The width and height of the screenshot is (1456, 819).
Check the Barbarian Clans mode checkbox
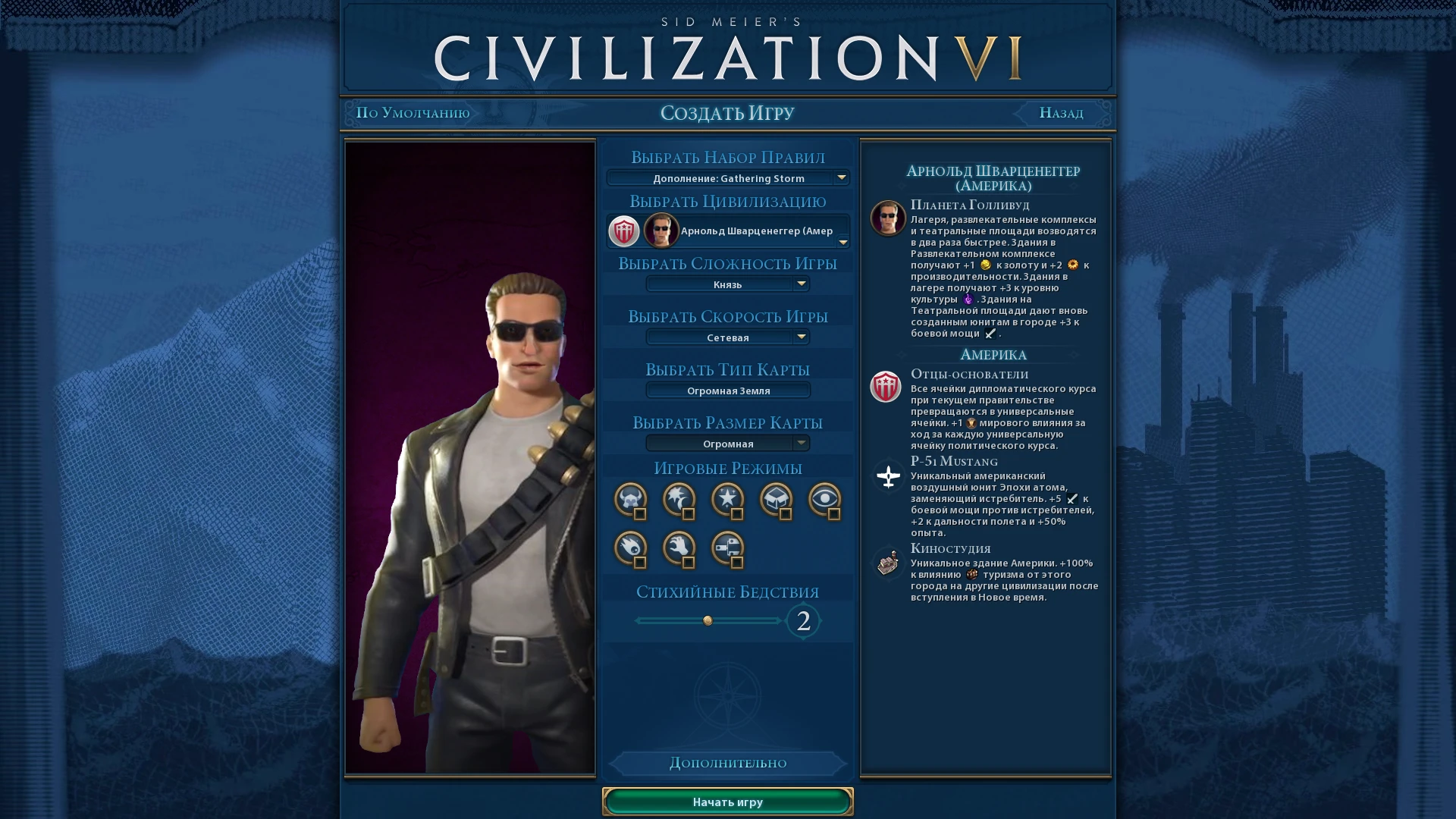[642, 515]
